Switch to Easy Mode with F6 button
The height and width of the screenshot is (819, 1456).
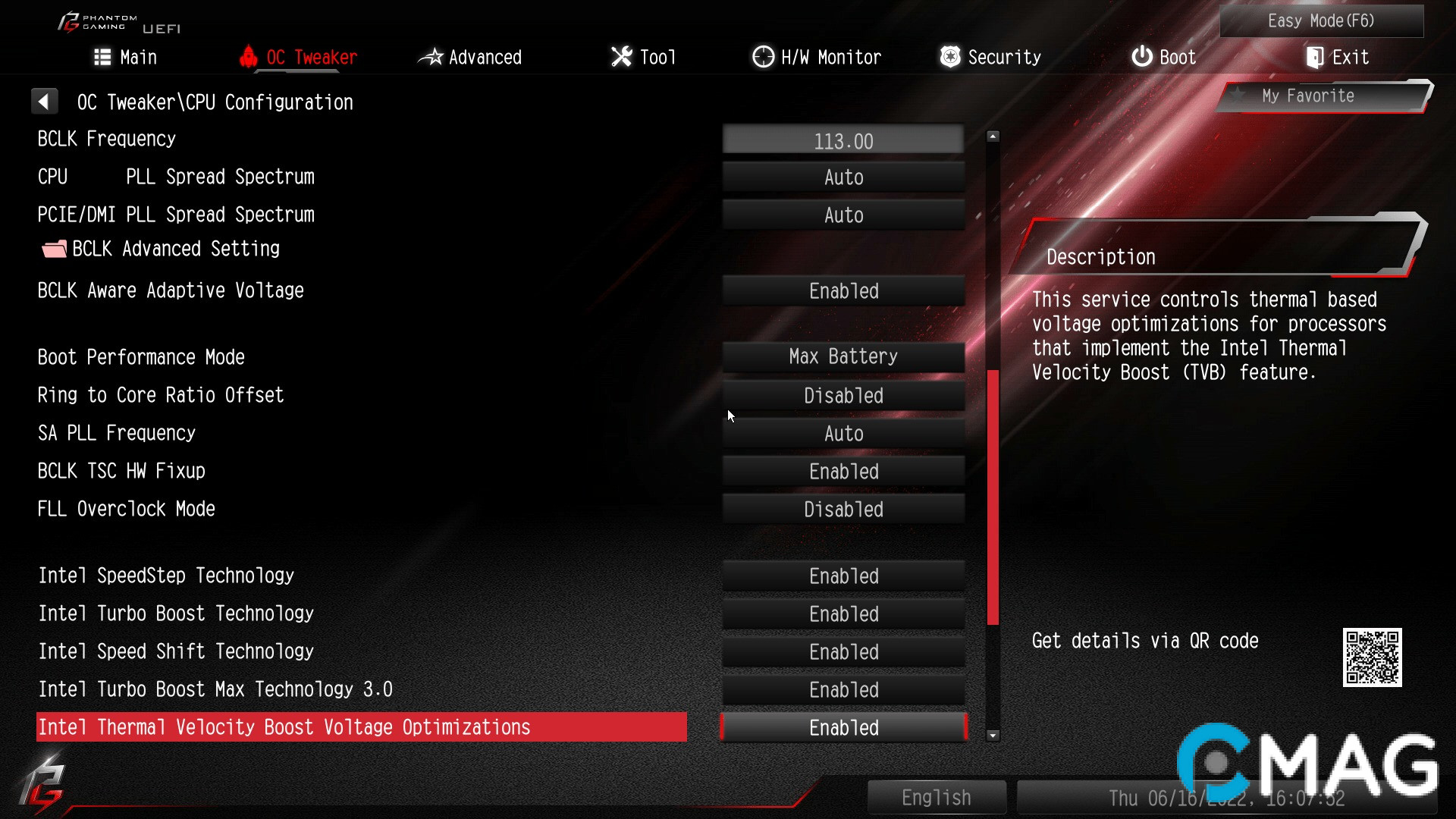(x=1321, y=20)
